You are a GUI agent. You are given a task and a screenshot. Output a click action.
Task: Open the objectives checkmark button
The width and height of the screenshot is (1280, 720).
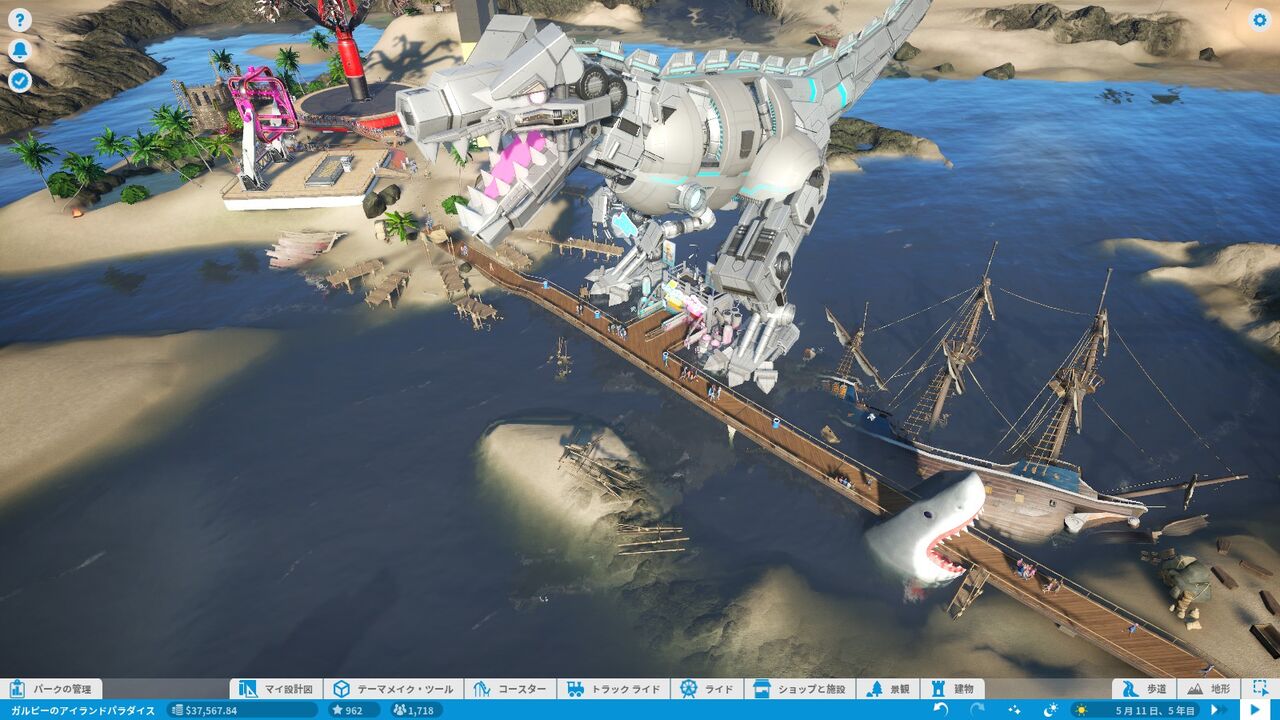click(20, 81)
